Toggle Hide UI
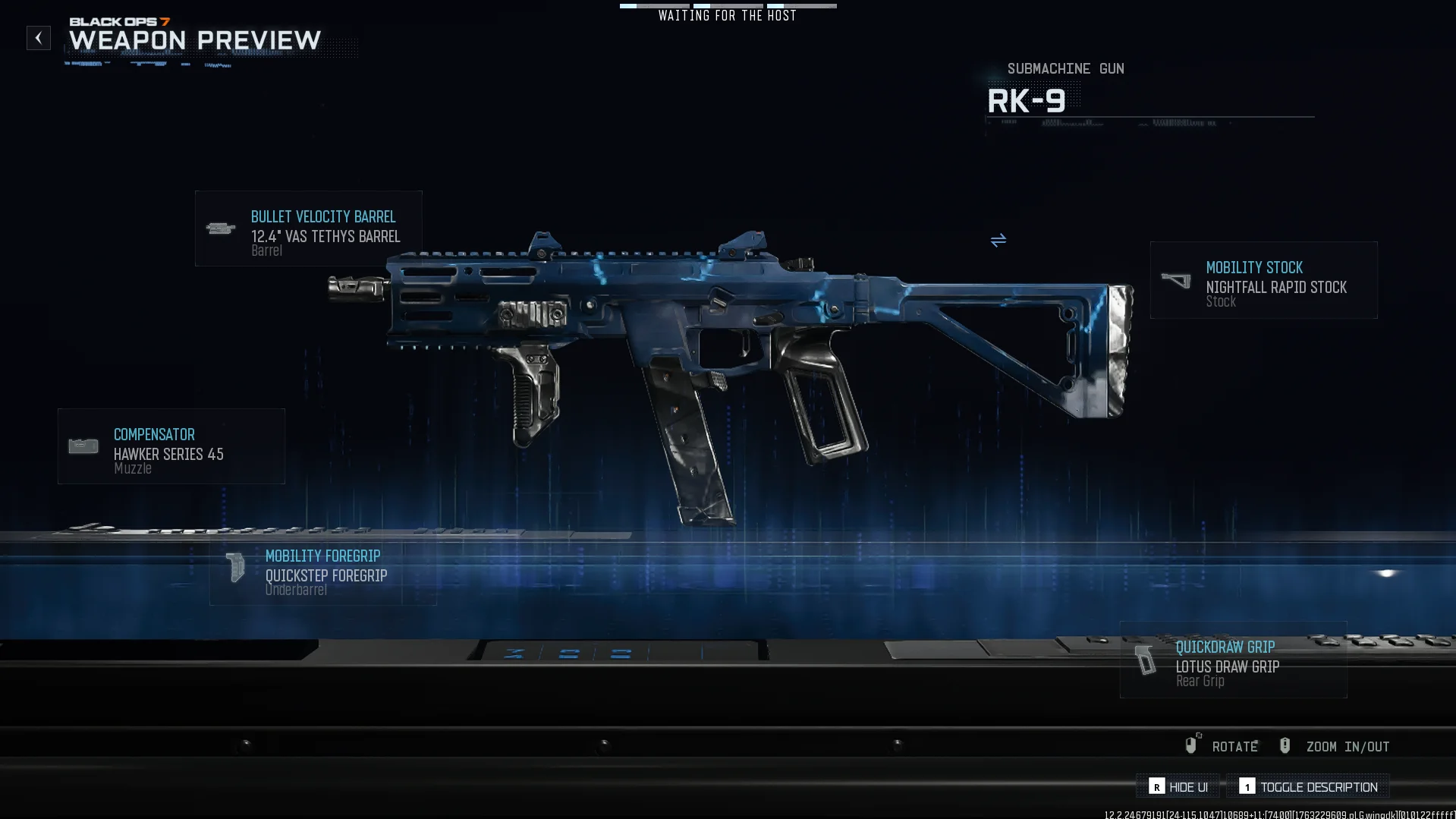The height and width of the screenshot is (819, 1456). pyautogui.click(x=1177, y=786)
